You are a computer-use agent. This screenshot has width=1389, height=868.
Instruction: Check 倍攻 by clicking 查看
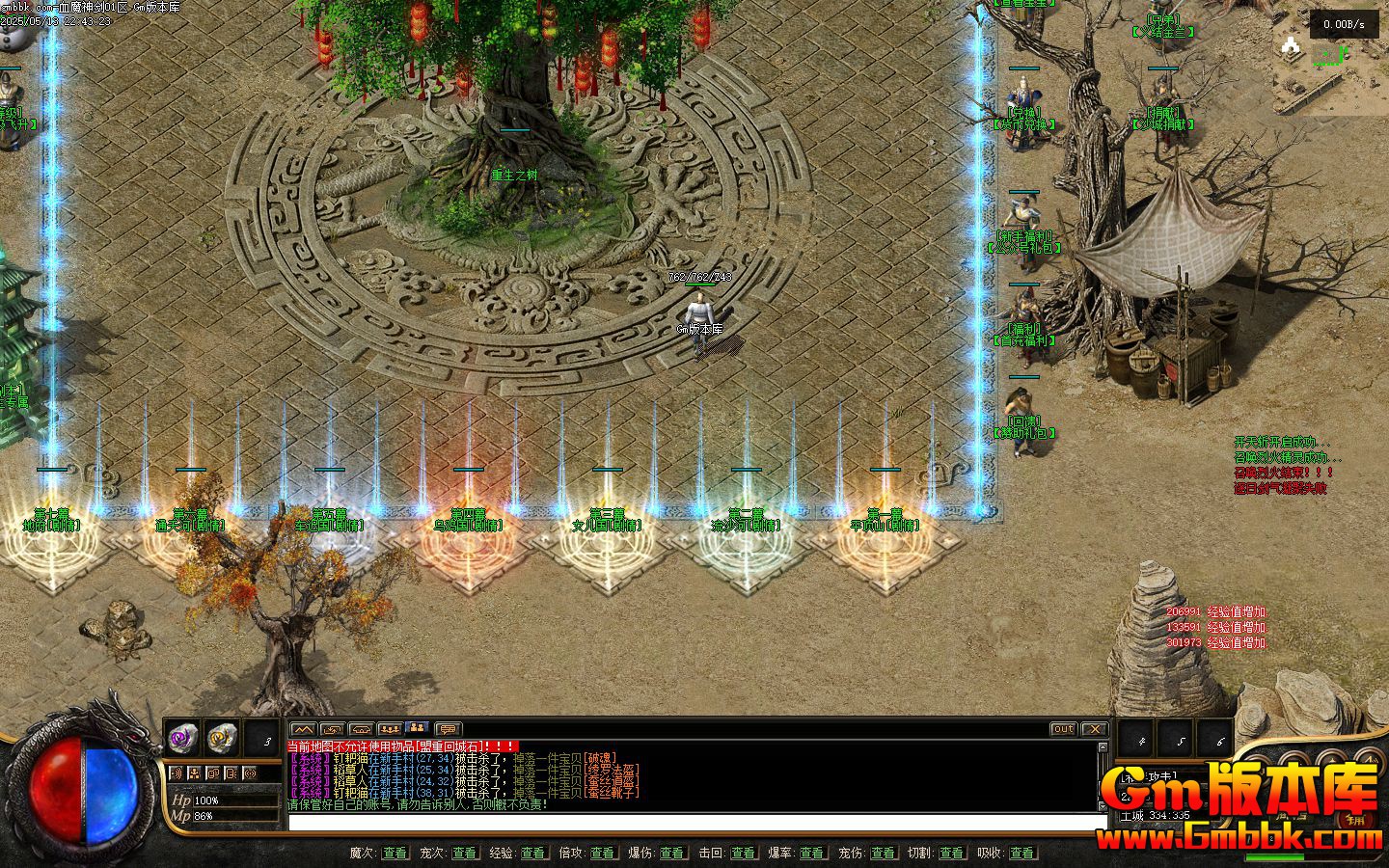point(603,853)
